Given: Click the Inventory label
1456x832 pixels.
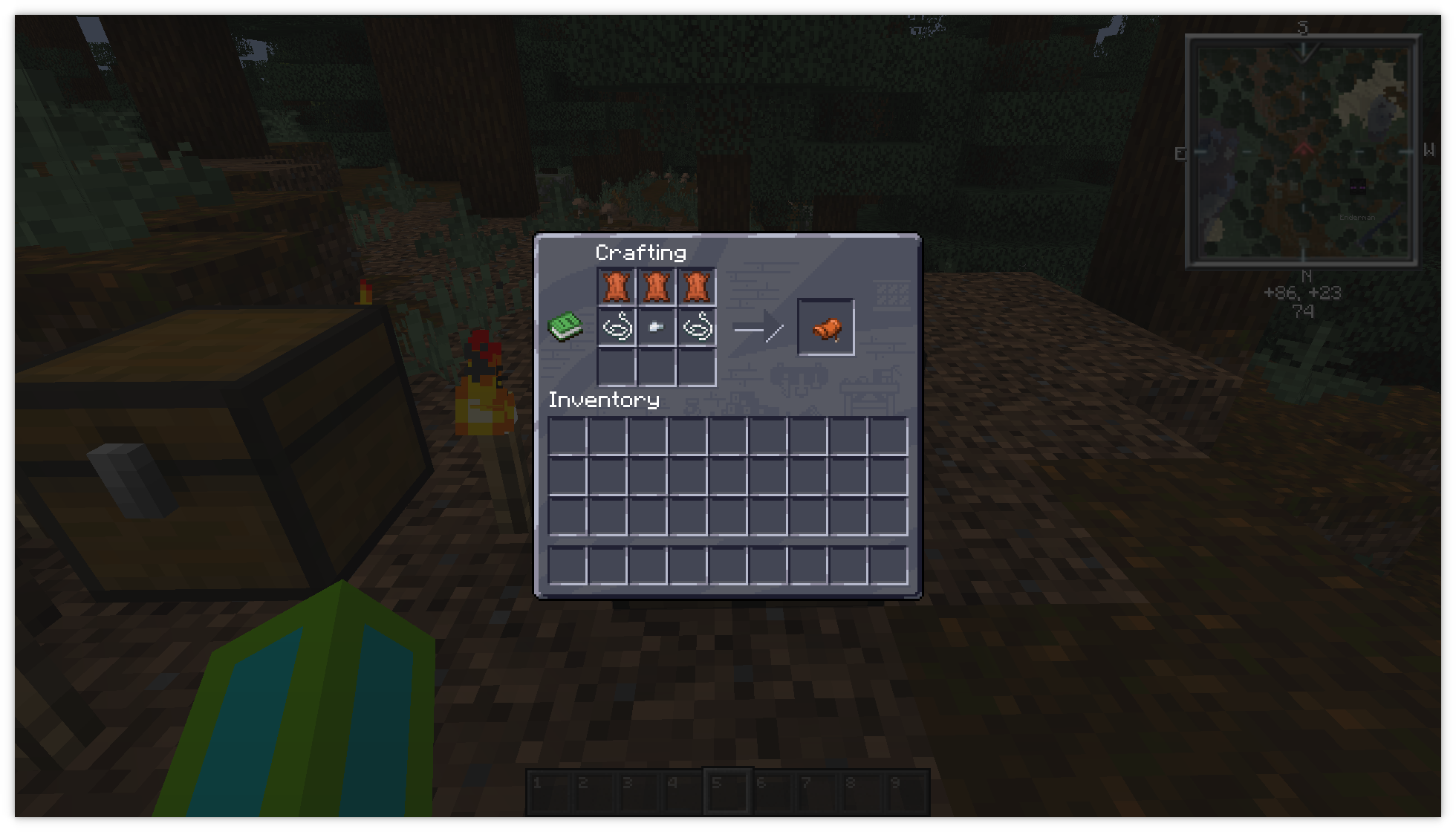Looking at the screenshot, I should tap(603, 400).
